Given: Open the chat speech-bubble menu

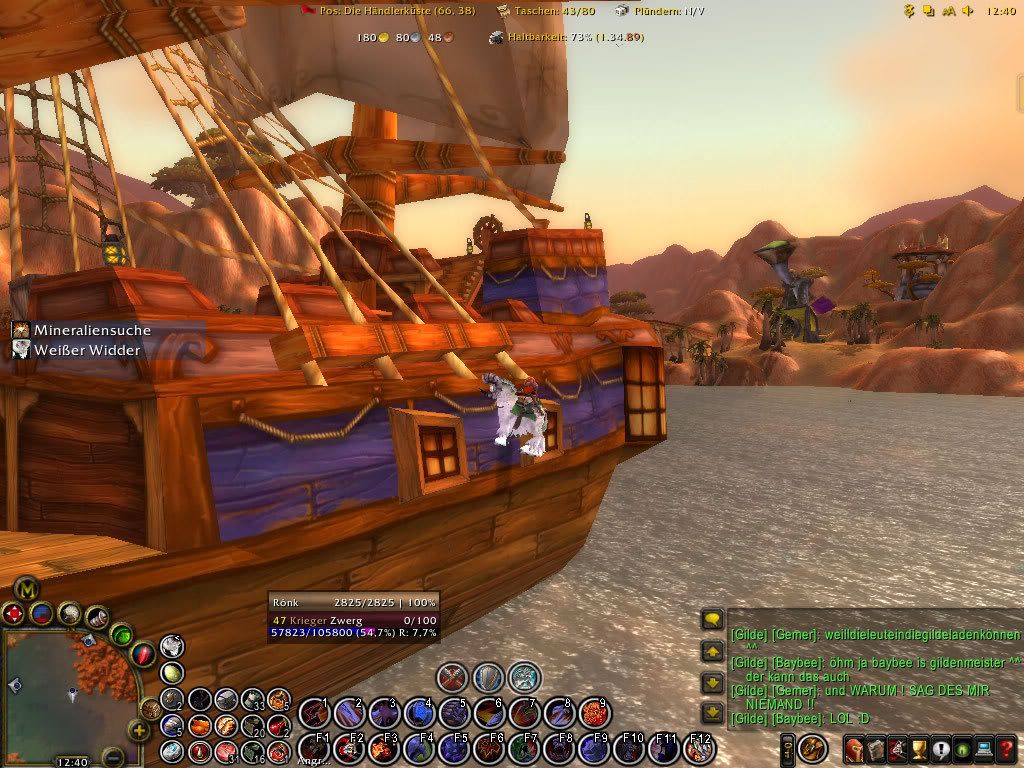Looking at the screenshot, I should [712, 621].
